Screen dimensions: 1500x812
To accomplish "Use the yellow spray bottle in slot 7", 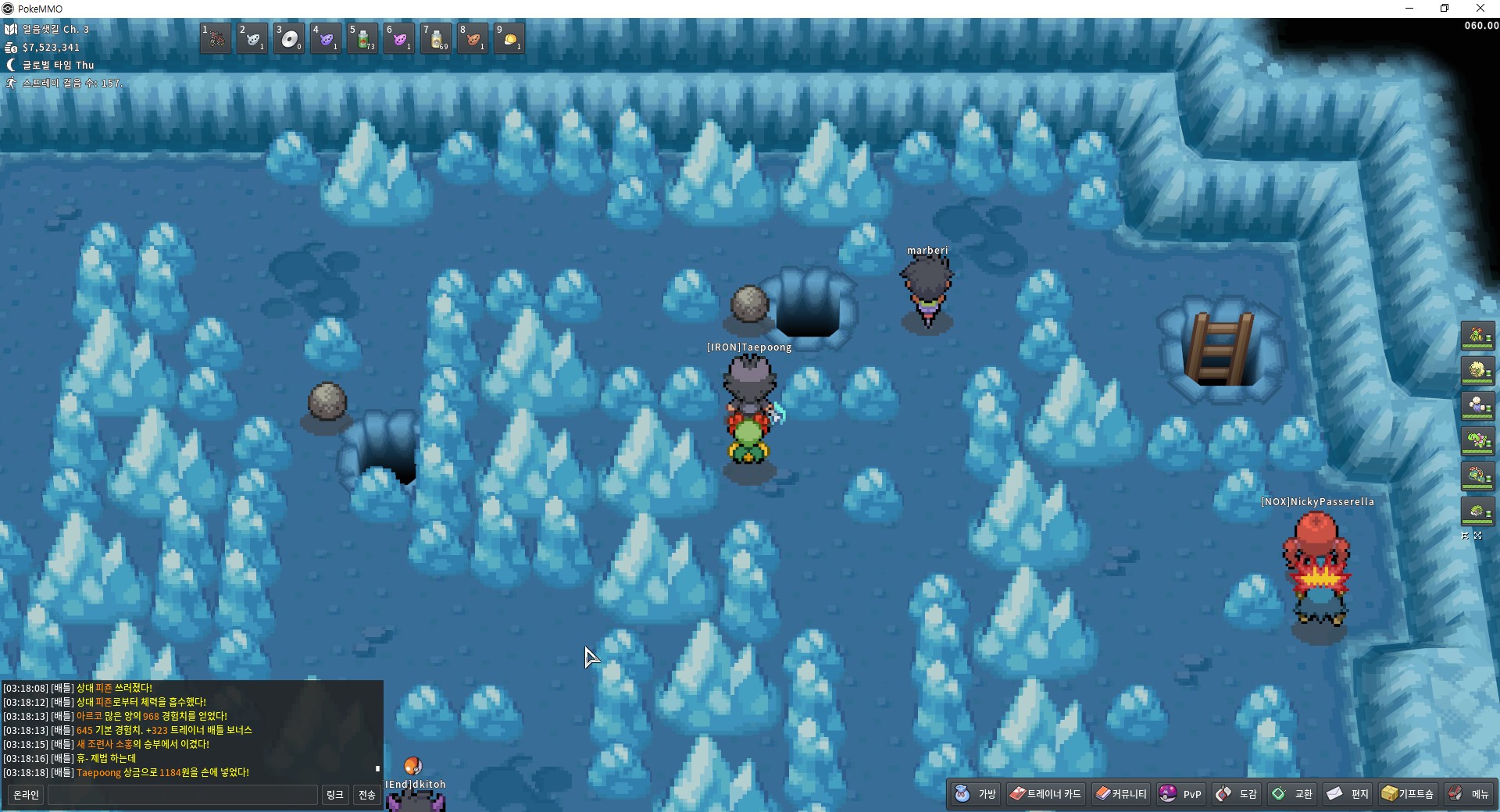I will point(436,38).
